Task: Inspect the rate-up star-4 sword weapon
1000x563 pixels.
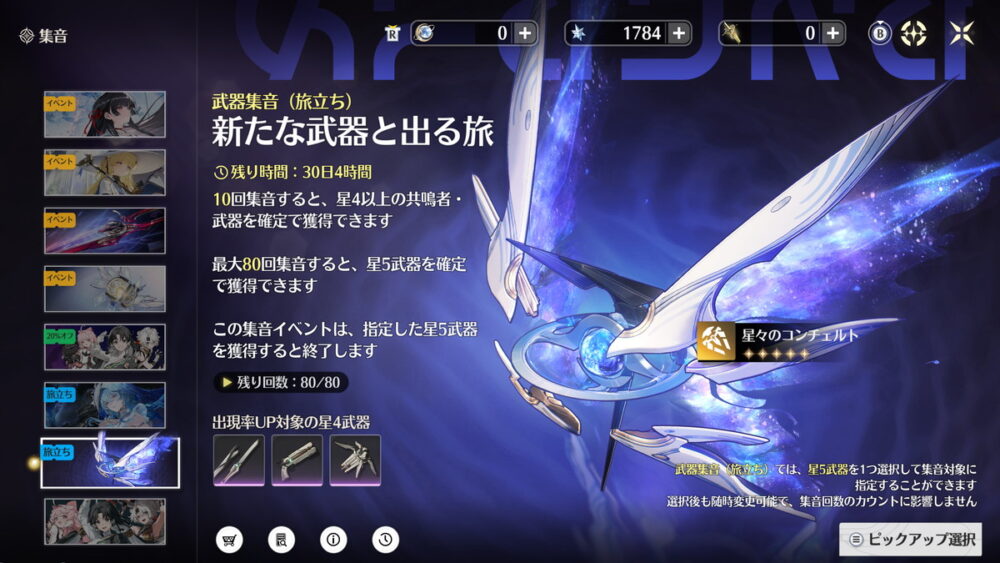Action: (239, 460)
